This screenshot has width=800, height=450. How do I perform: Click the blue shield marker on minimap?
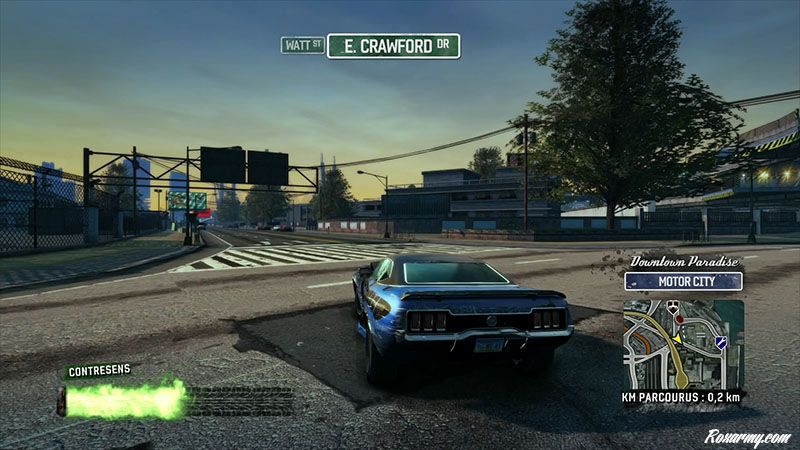720,342
